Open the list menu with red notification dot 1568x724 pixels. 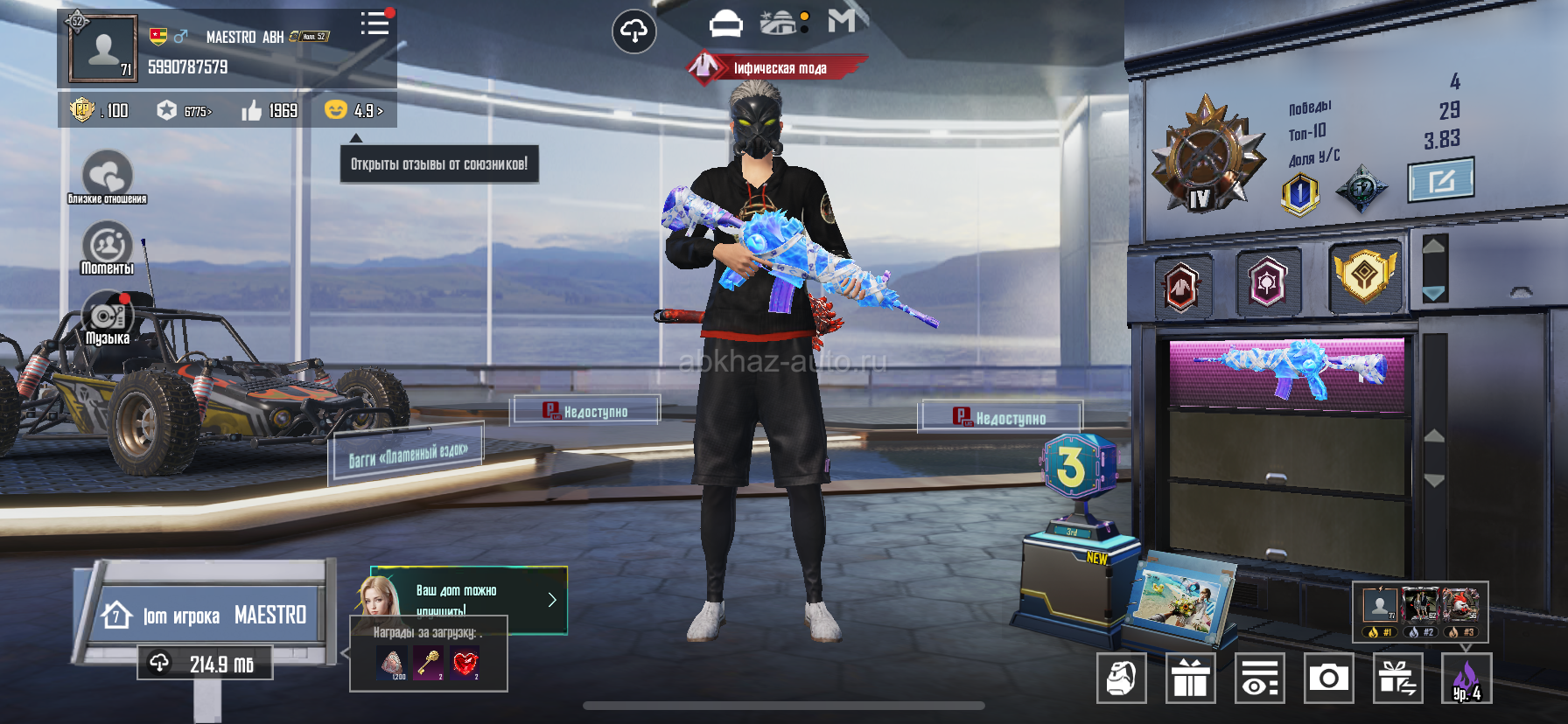[x=375, y=24]
